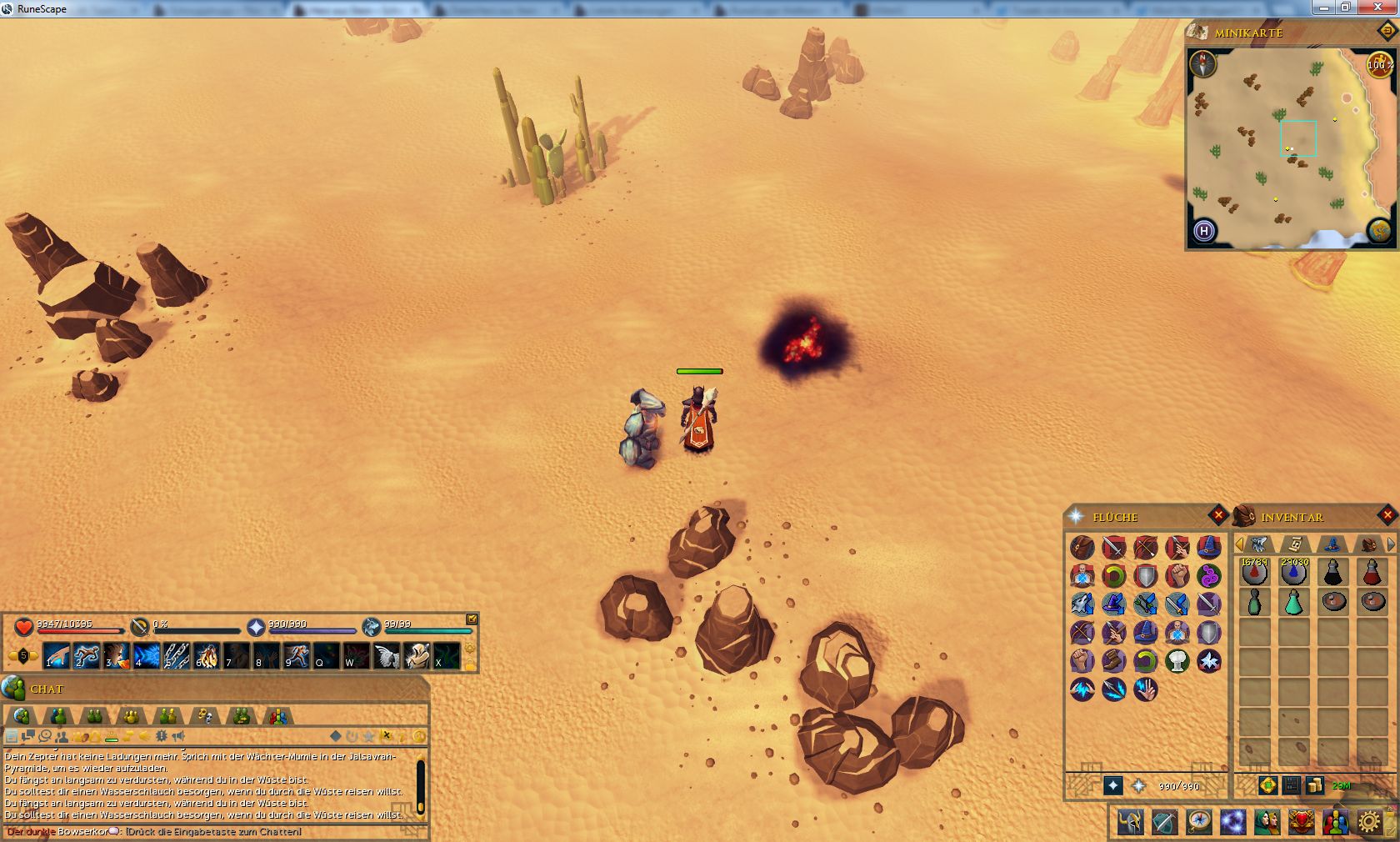Open the compass adventures menu
The height and width of the screenshot is (842, 1400).
pos(1199,822)
